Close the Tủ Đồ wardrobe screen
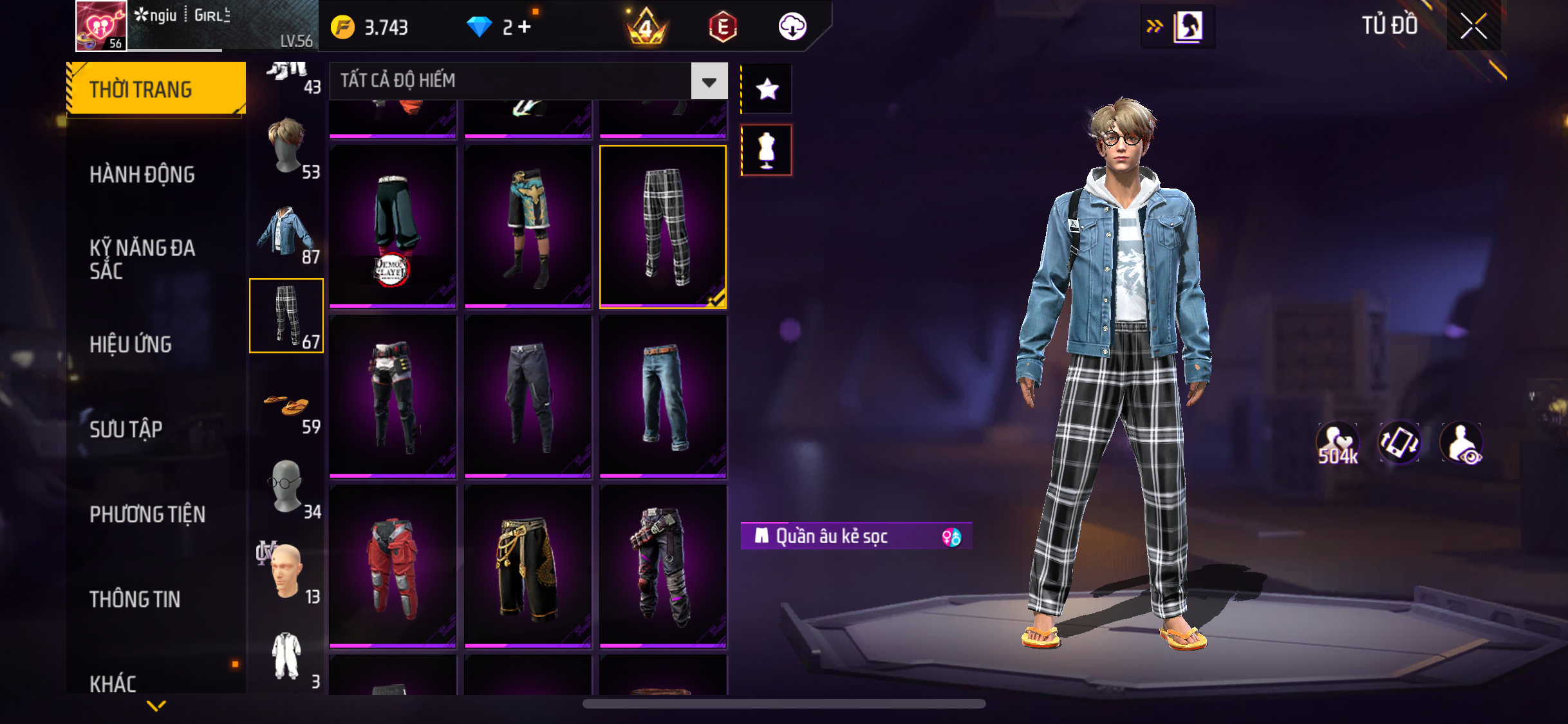This screenshot has height=724, width=1568. [1473, 26]
